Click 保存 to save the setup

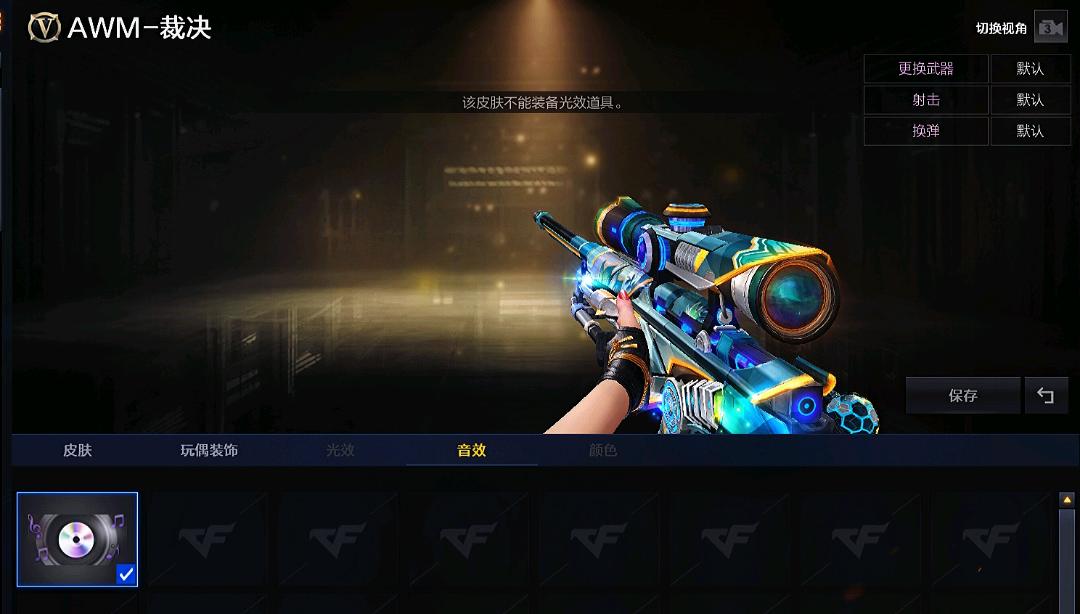(963, 396)
